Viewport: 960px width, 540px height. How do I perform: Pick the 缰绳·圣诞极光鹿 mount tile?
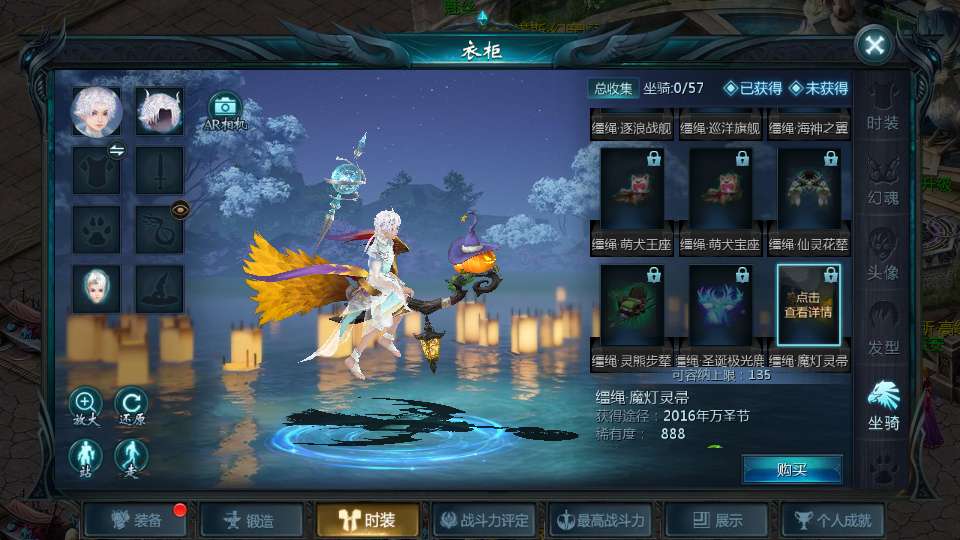click(721, 305)
